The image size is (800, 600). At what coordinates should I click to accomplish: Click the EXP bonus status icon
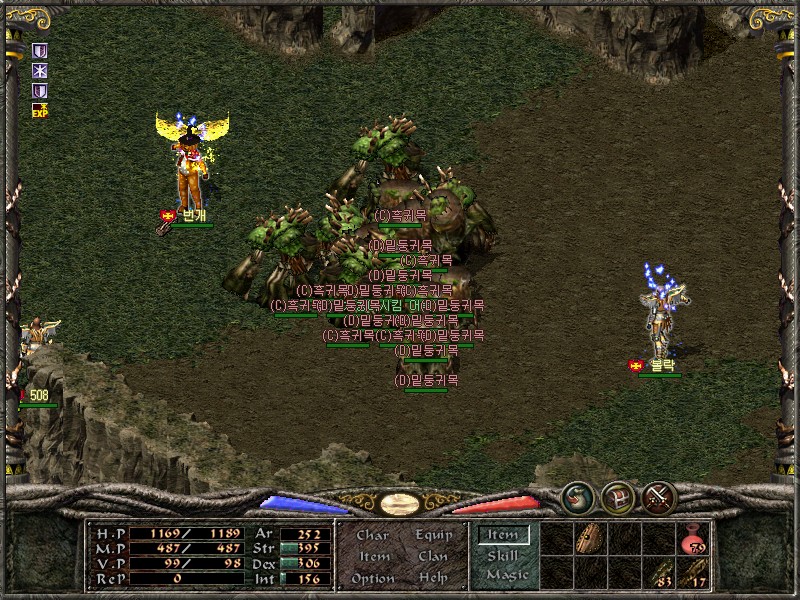point(40,110)
